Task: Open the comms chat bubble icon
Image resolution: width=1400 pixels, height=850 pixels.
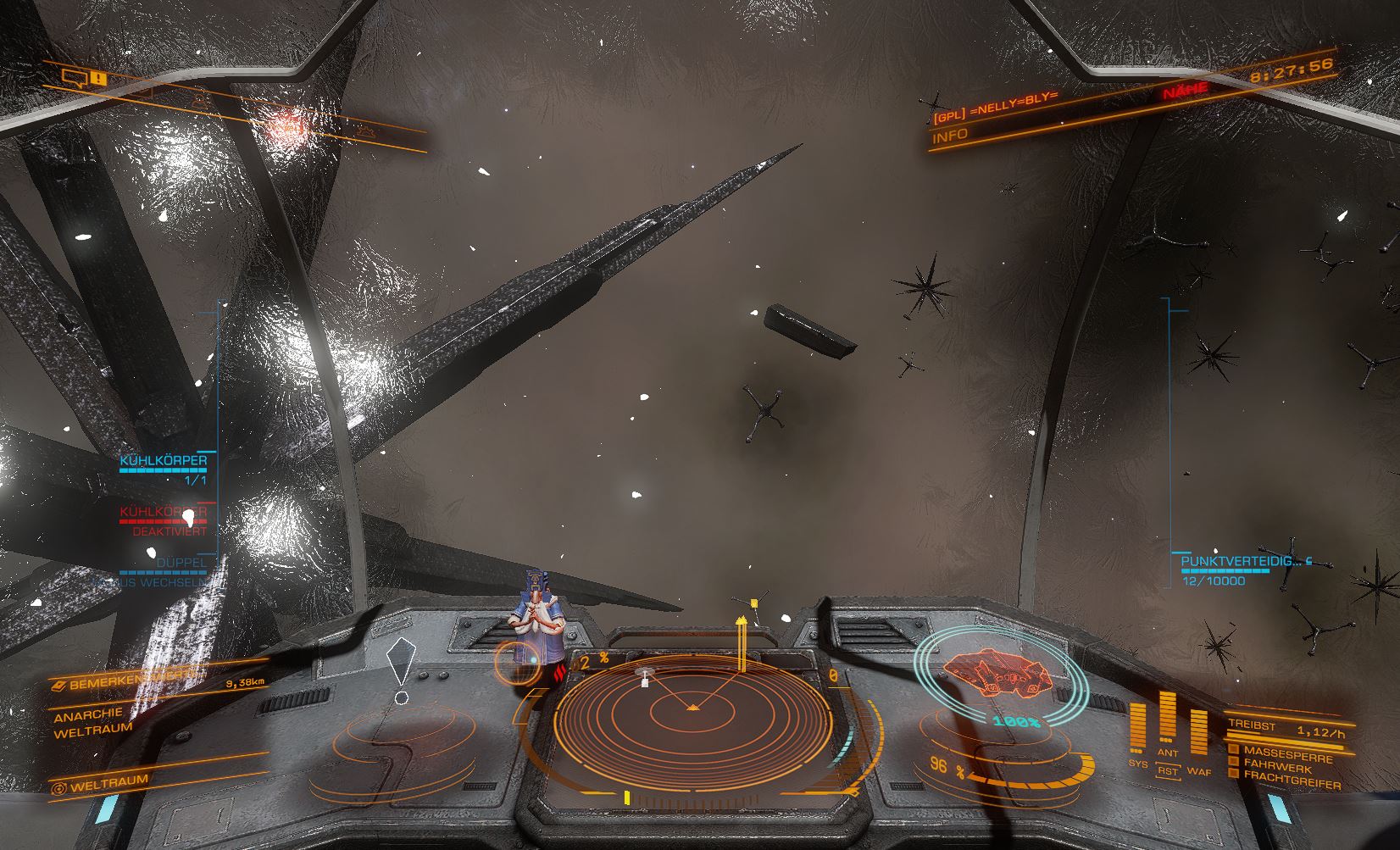Action: pos(75,79)
